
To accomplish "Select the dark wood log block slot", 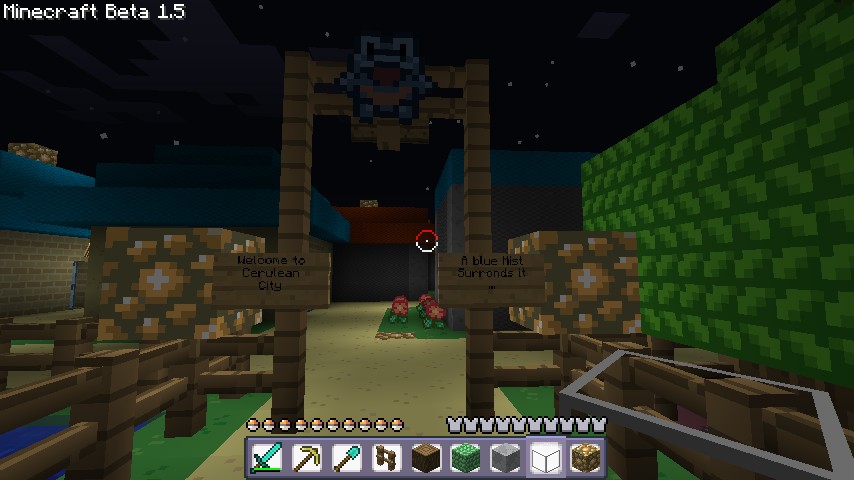I will pos(427,458).
